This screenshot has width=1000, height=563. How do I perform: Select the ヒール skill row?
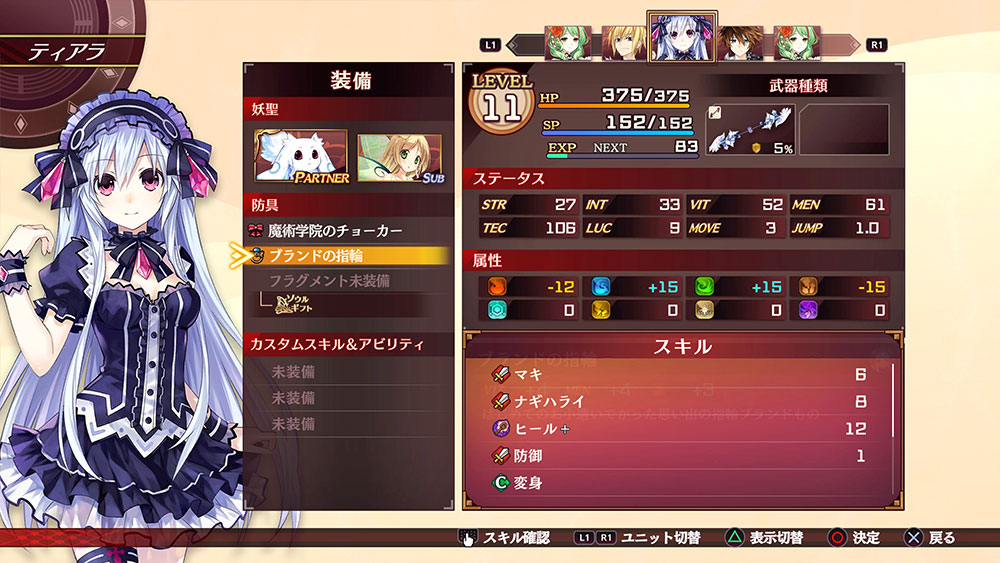[680, 429]
